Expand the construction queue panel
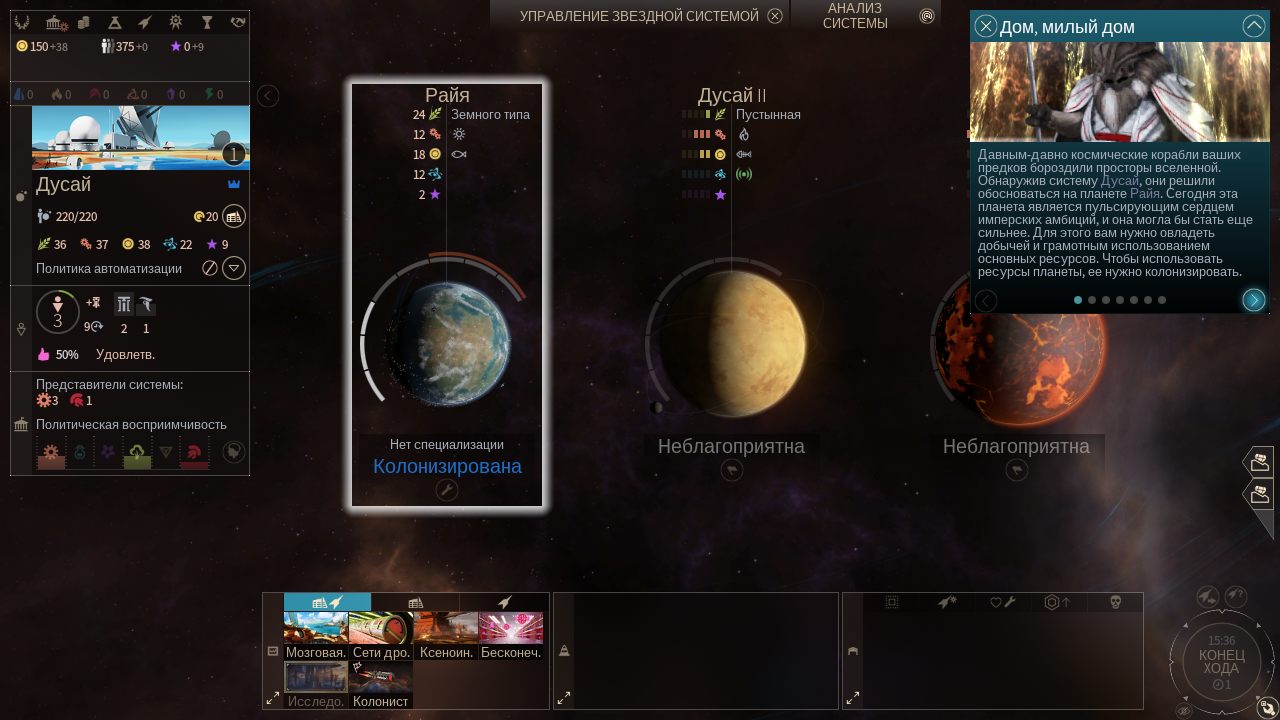 563,698
